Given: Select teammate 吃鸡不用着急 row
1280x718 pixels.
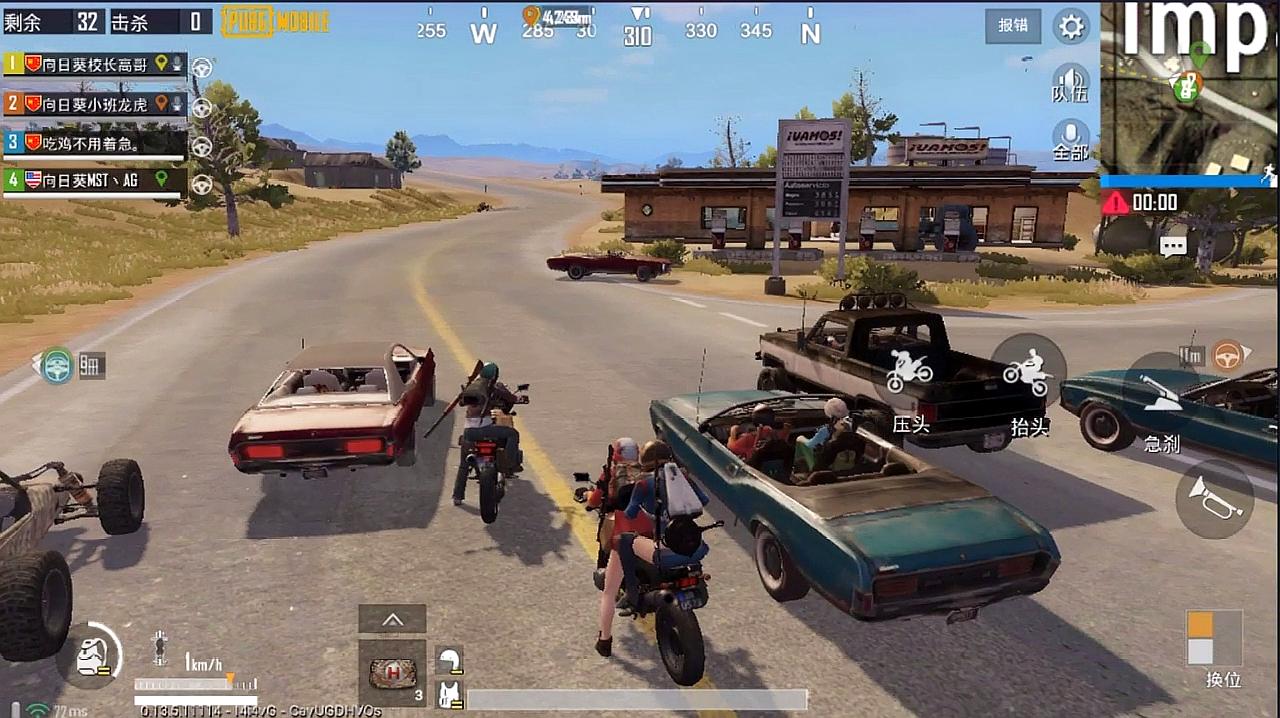Looking at the screenshot, I should click(95, 143).
